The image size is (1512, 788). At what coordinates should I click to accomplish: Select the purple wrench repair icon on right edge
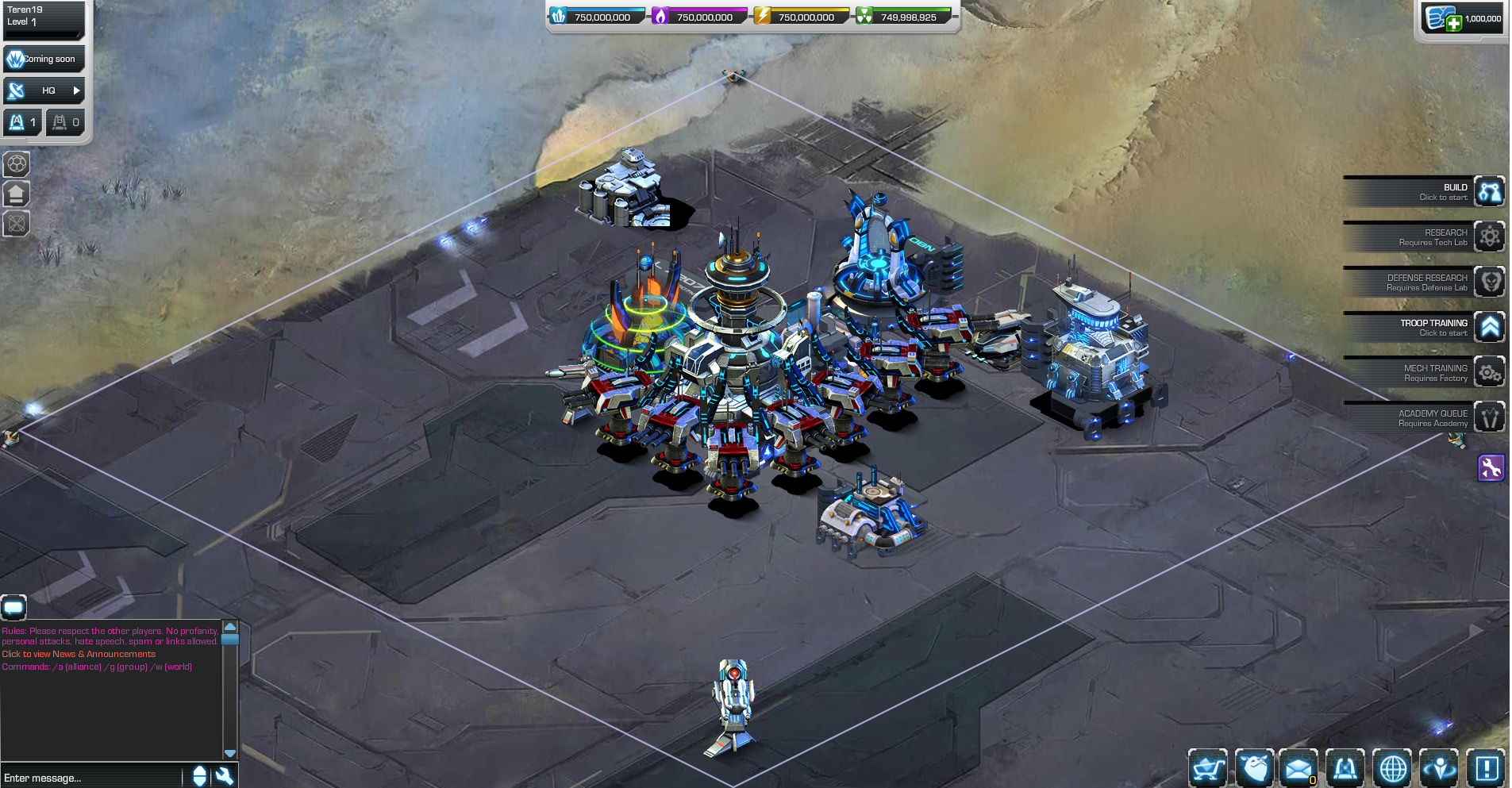point(1491,468)
